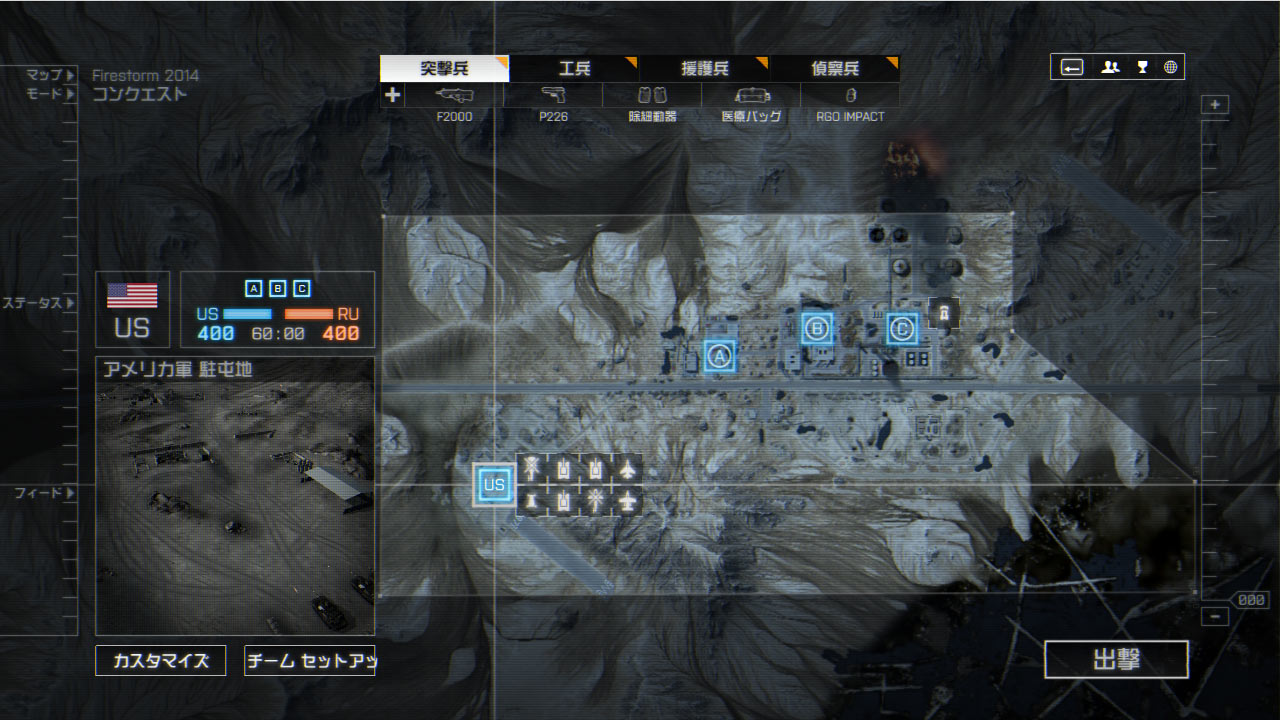Choose capture point B as spawn
This screenshot has height=720, width=1280.
pyautogui.click(x=817, y=328)
